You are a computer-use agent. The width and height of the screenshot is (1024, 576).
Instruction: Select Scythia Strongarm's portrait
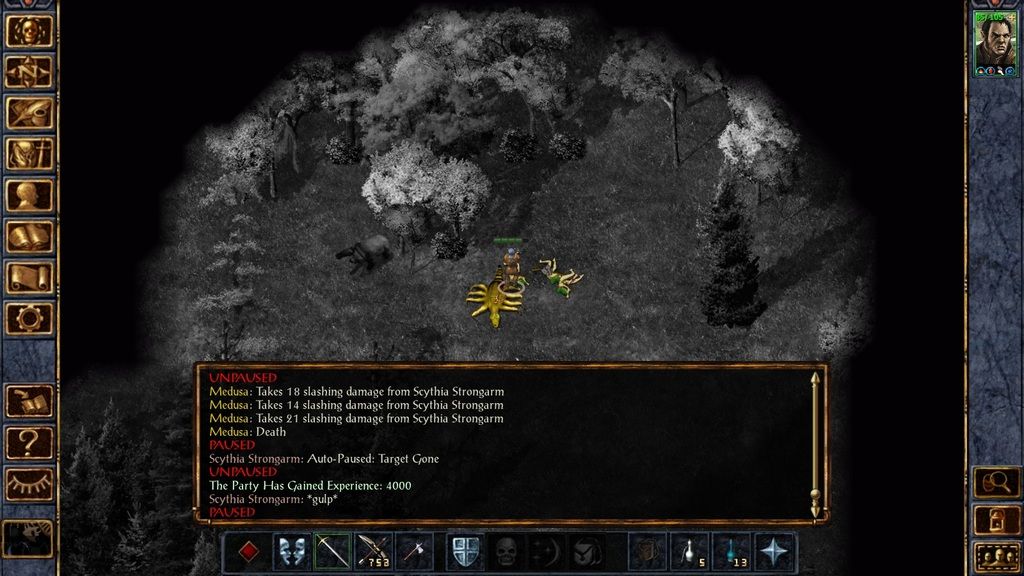[994, 44]
